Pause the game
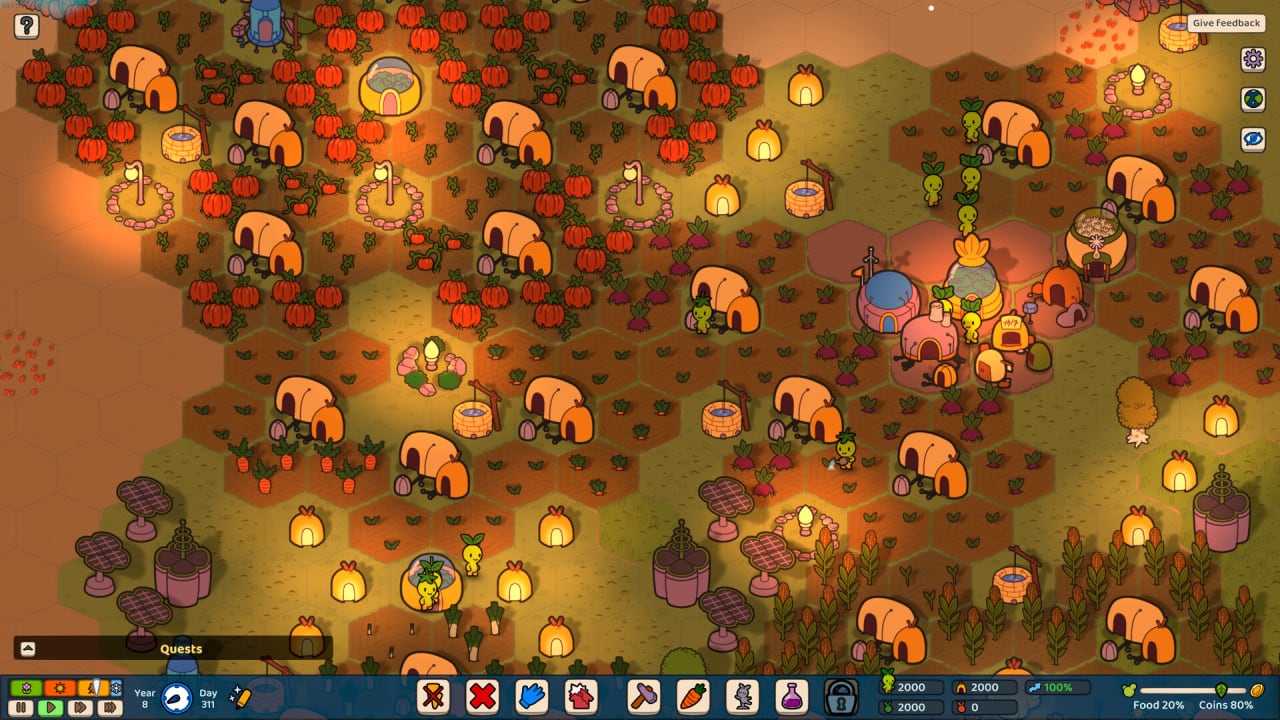This screenshot has width=1280, height=720. point(22,708)
